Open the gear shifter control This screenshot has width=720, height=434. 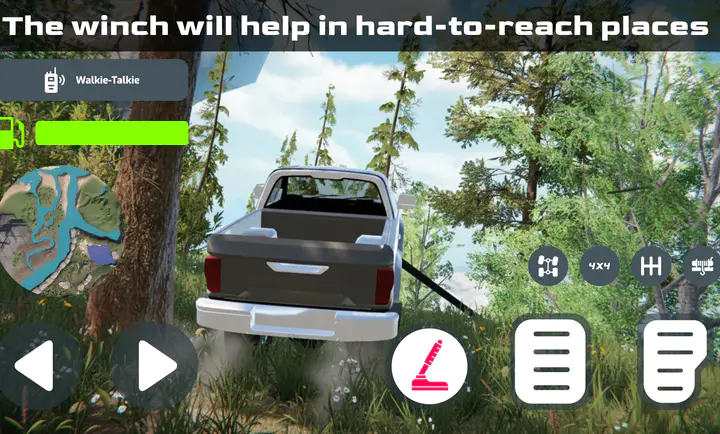tap(652, 266)
